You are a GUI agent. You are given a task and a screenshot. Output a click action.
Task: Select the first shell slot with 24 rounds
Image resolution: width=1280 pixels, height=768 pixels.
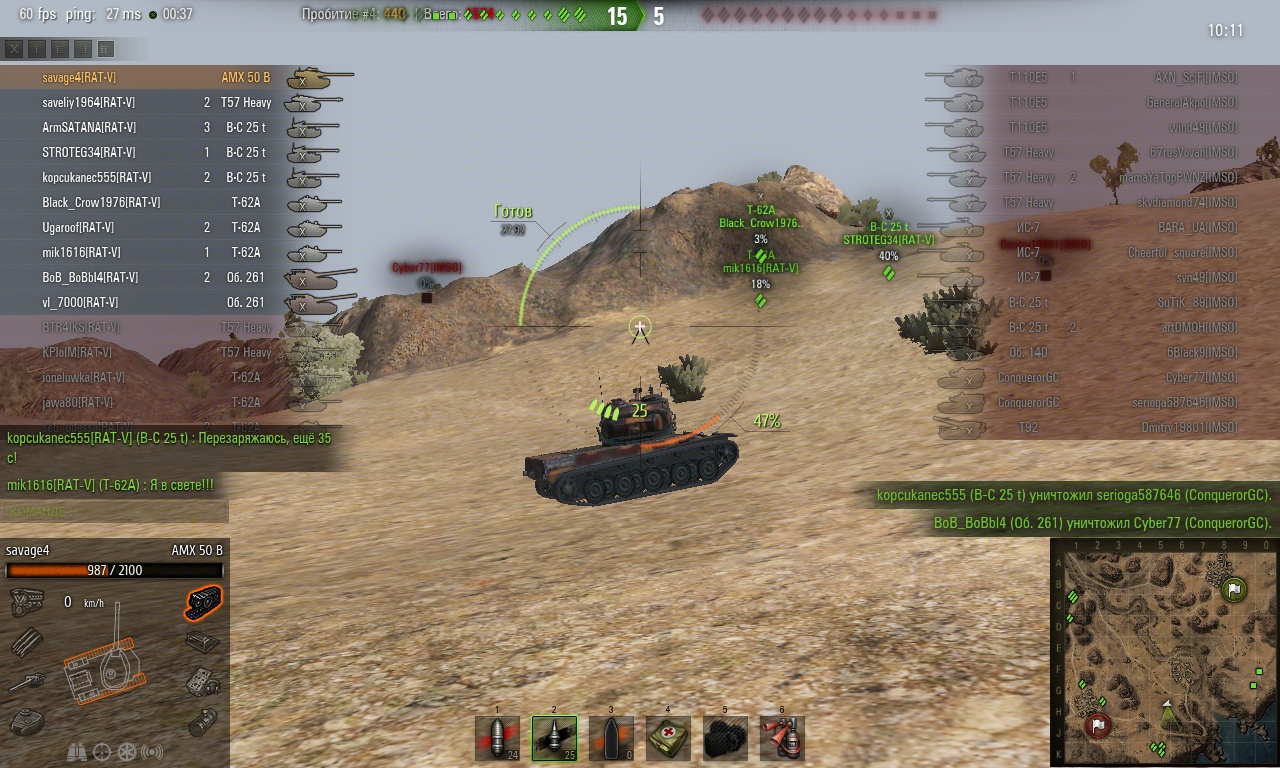pyautogui.click(x=497, y=738)
